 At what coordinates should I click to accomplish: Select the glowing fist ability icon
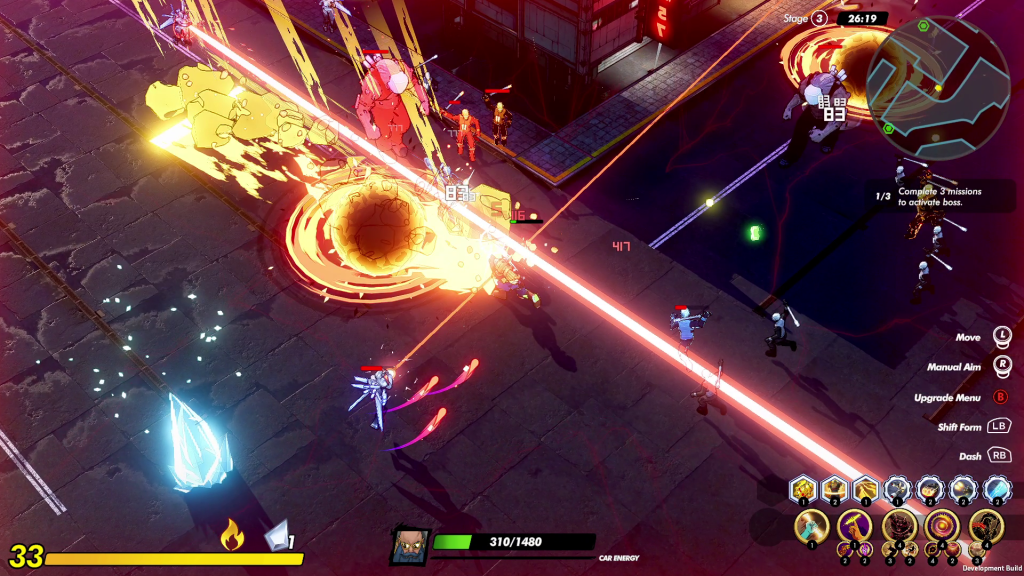[x=810, y=525]
